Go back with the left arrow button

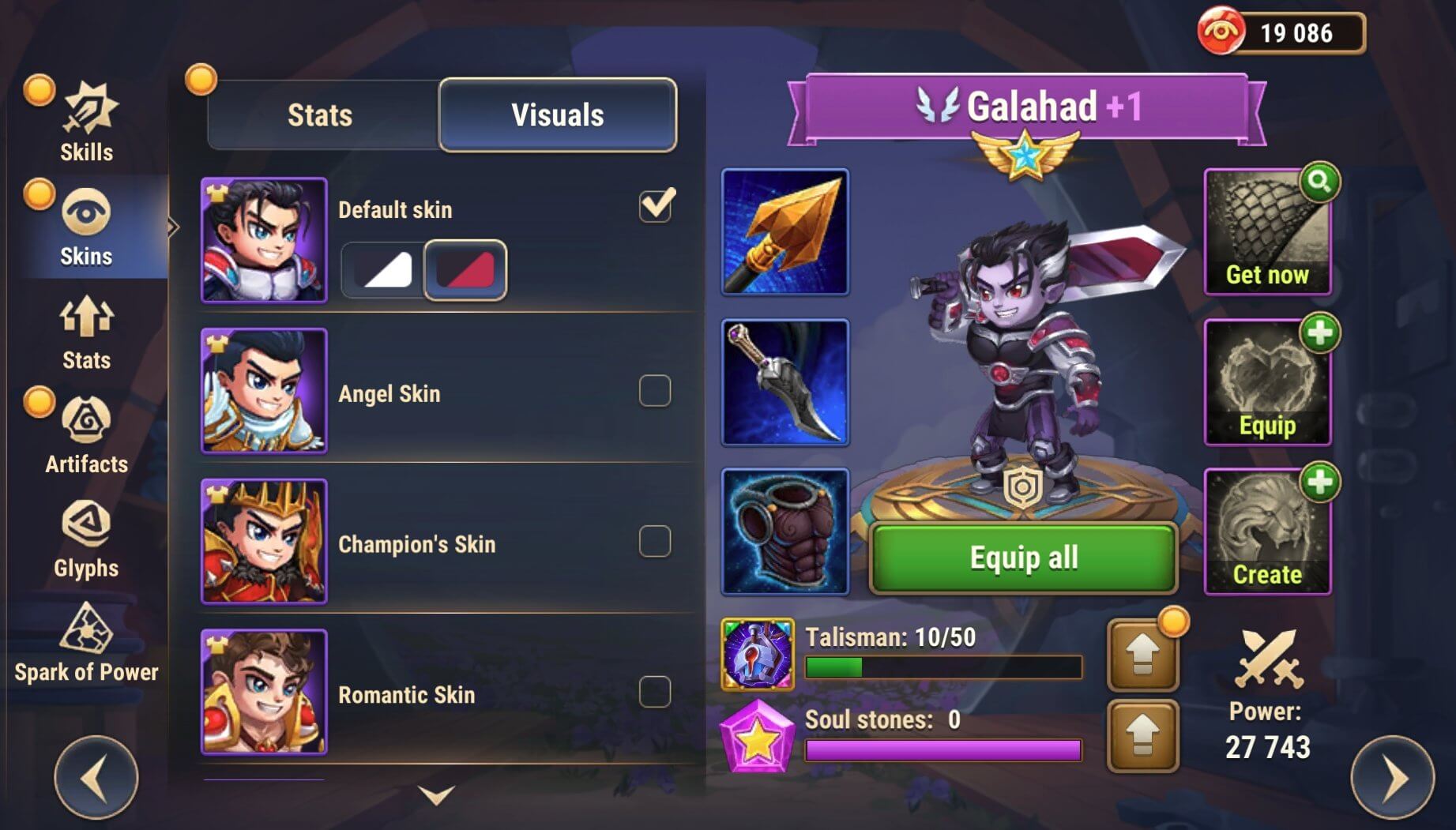(96, 778)
